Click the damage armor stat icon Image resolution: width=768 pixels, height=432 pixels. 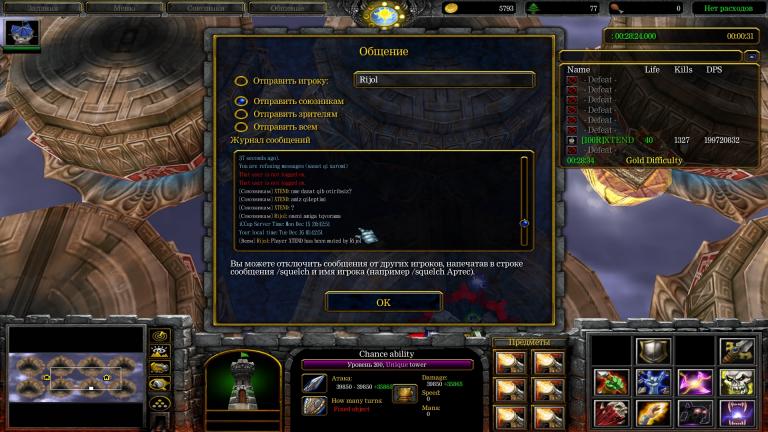tap(407, 393)
